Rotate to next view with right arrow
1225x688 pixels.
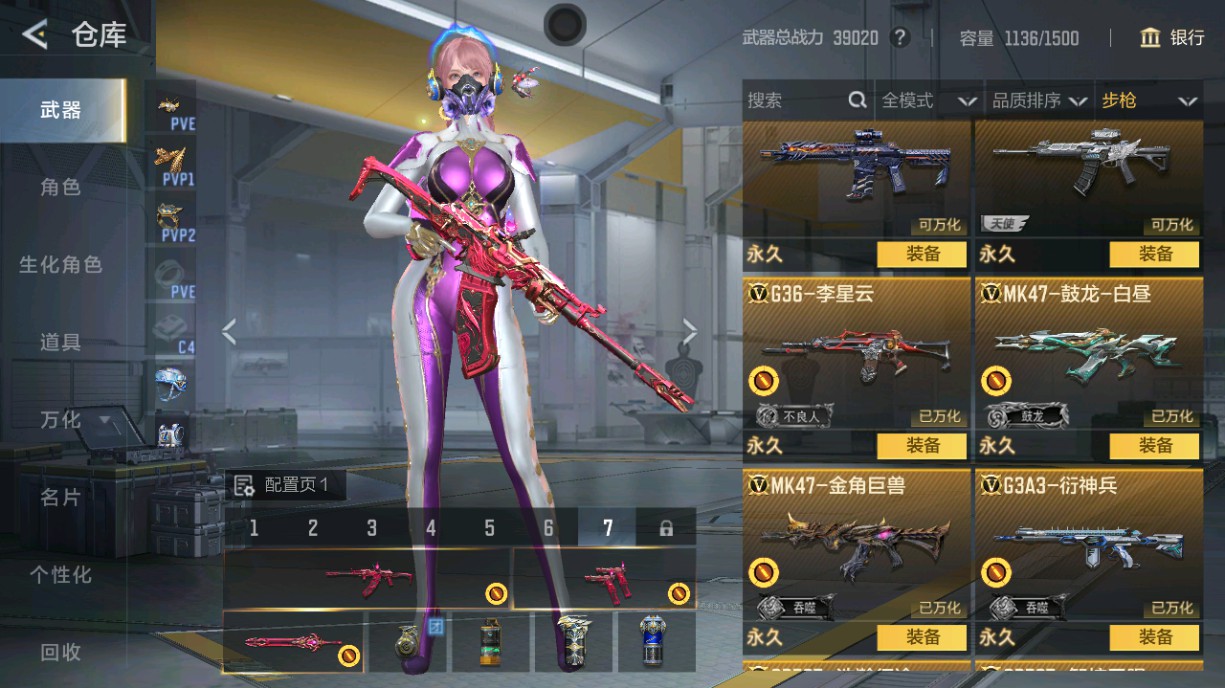click(690, 331)
